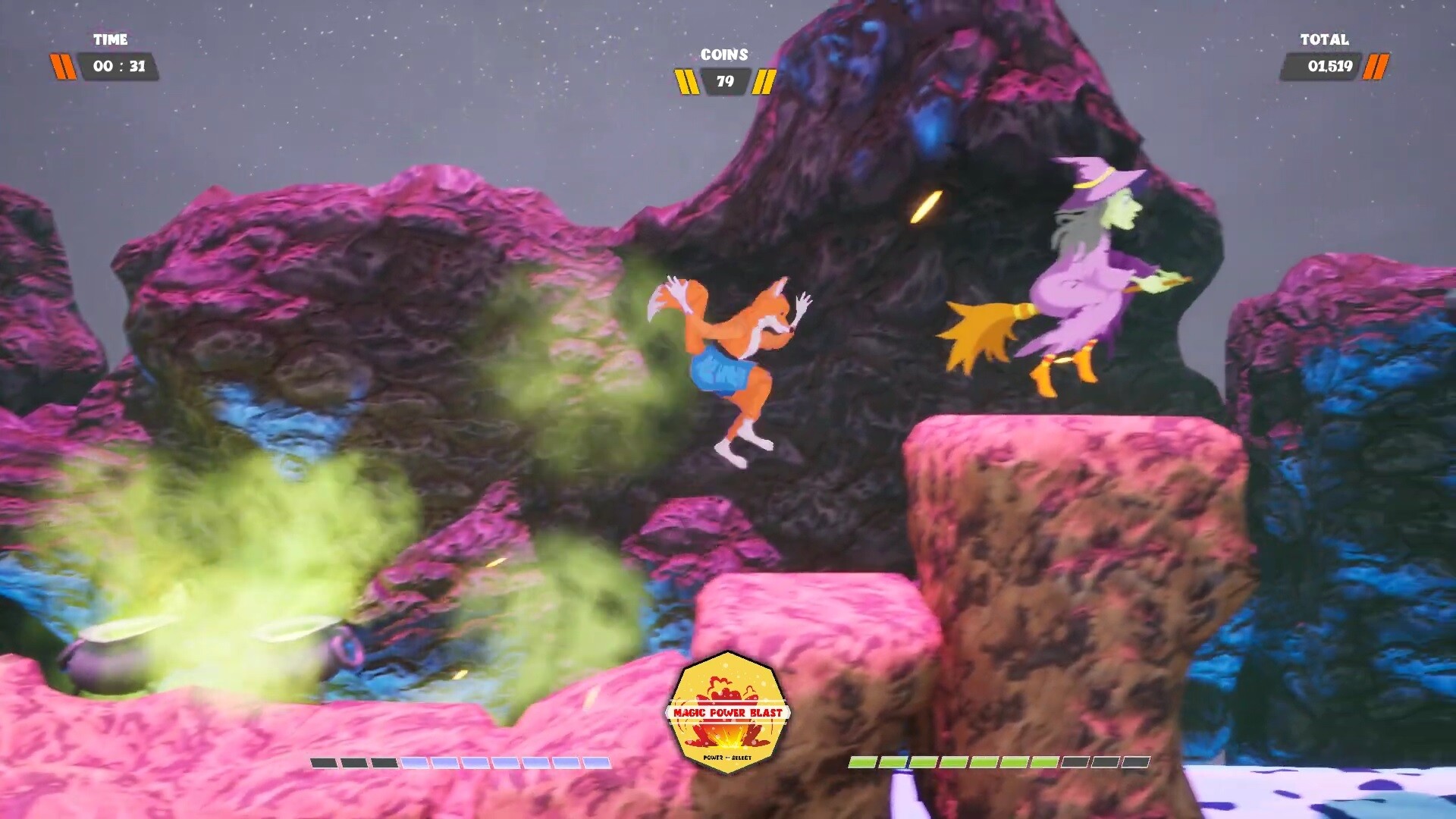Switch to the COINS counter header

[x=725, y=54]
